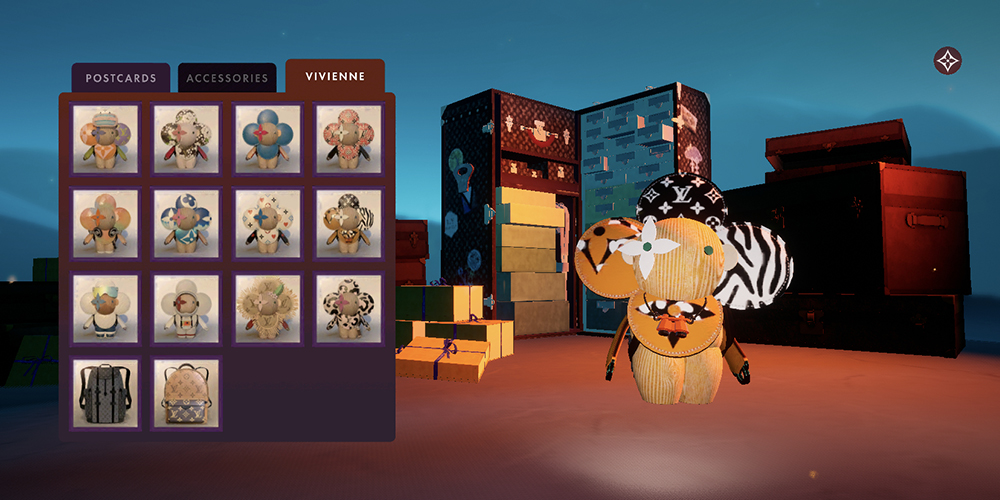Click the four-point star icon button
The width and height of the screenshot is (1000, 500).
[948, 61]
